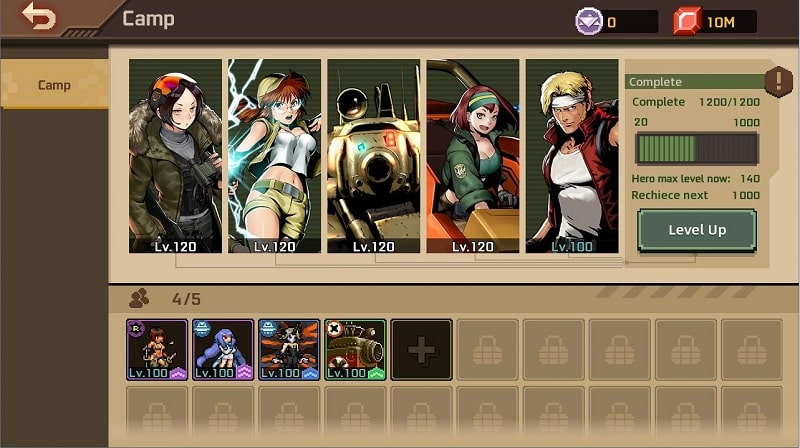Screen dimensions: 800x448
Task: Select the blue-haired girl camp slot
Action: click(x=223, y=349)
